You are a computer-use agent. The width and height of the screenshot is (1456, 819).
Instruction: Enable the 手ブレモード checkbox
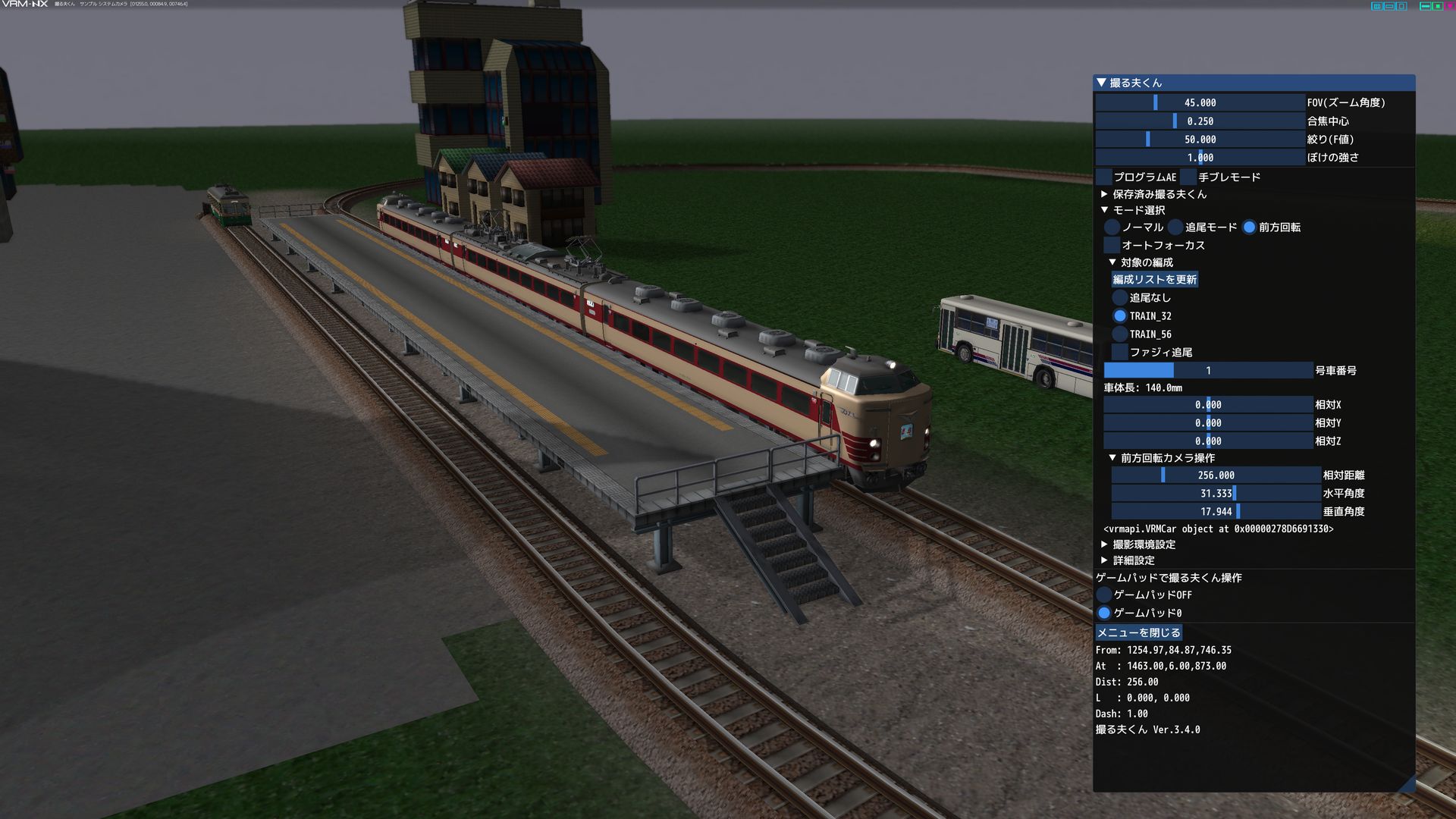point(1188,177)
